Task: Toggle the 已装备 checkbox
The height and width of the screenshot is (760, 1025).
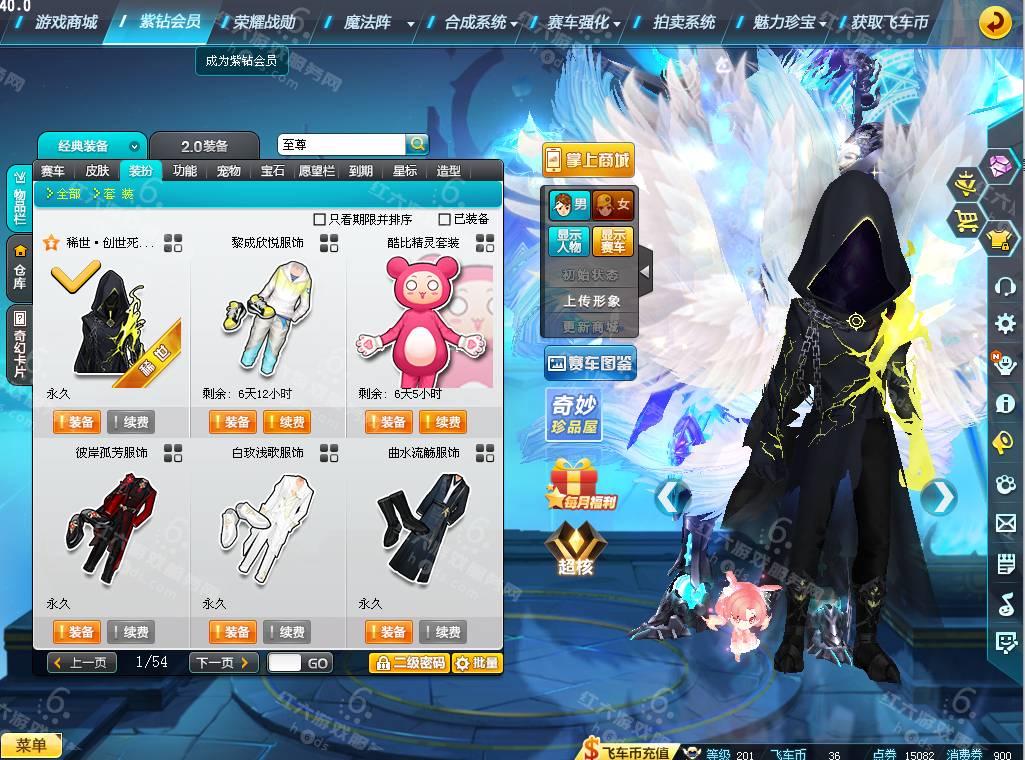Action: (x=445, y=219)
